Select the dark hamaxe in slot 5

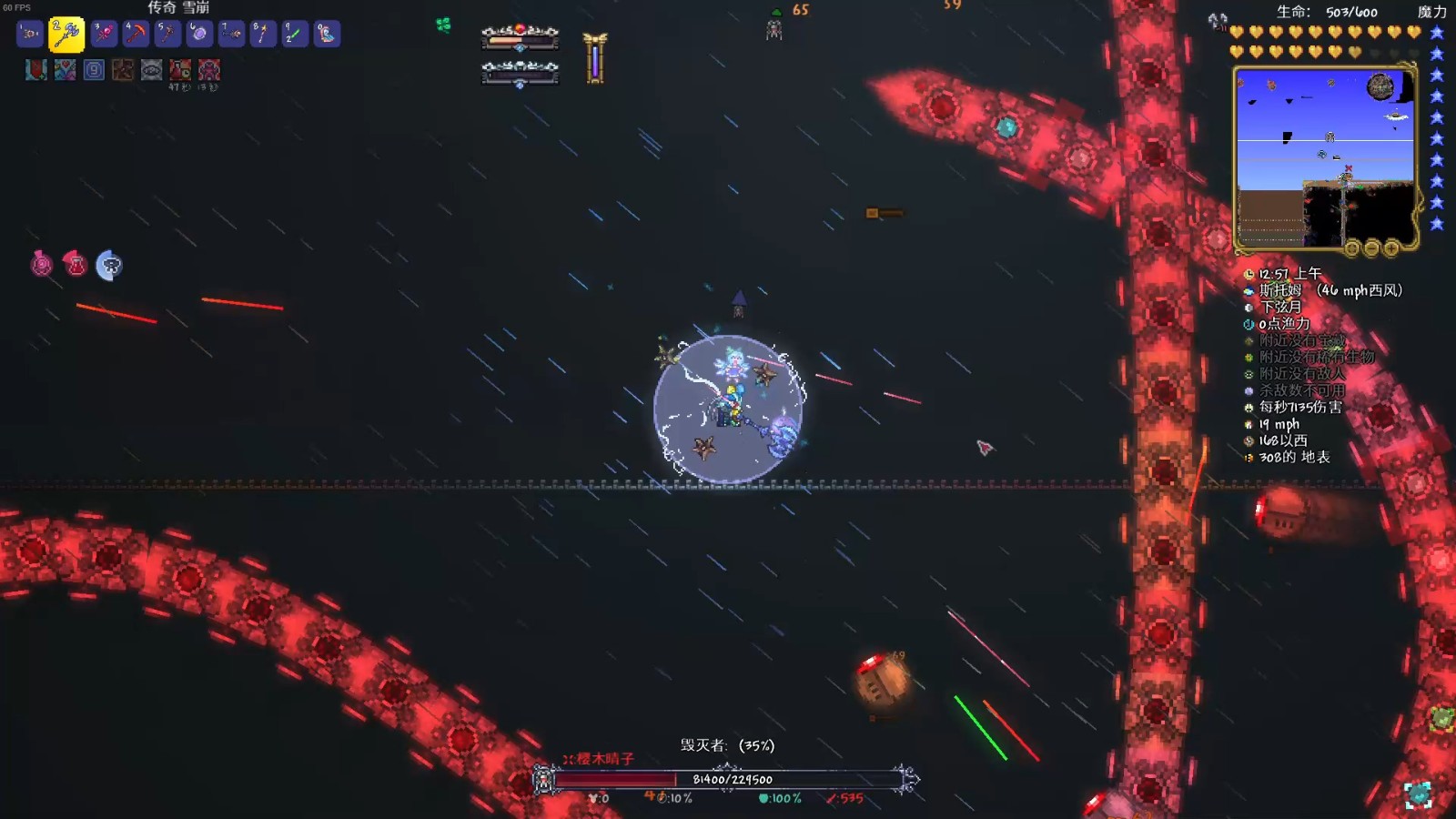167,34
